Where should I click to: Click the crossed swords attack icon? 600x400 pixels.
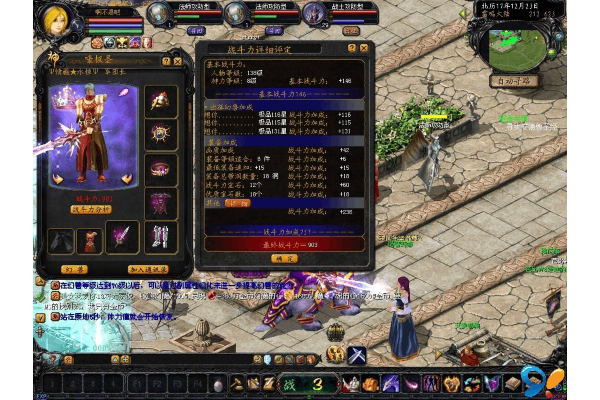click(x=357, y=353)
